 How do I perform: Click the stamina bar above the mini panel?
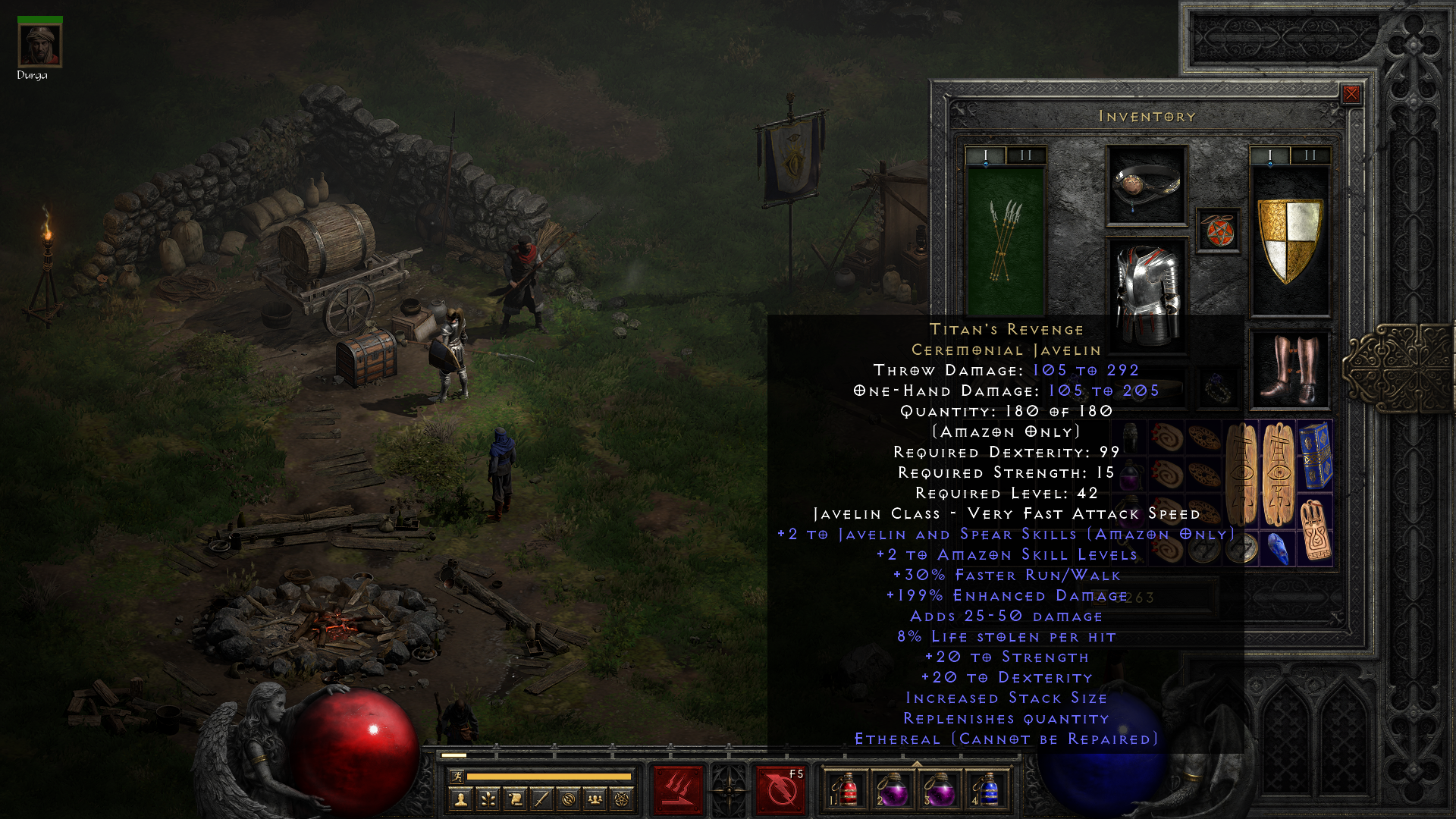(538, 777)
